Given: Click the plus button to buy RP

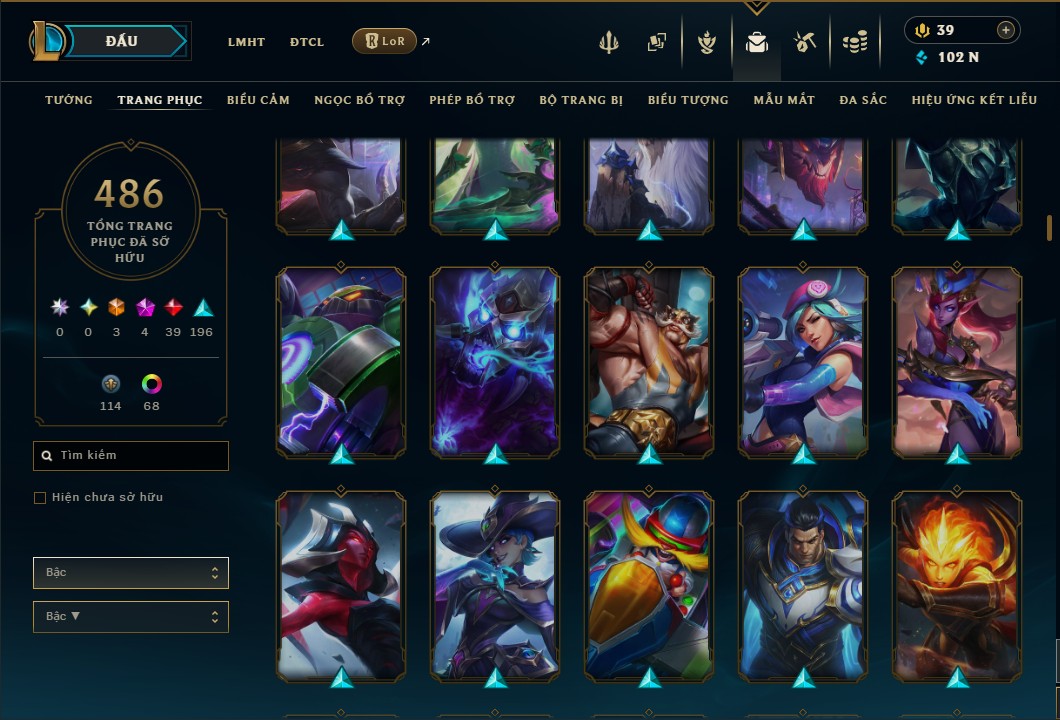Looking at the screenshot, I should point(1005,30).
